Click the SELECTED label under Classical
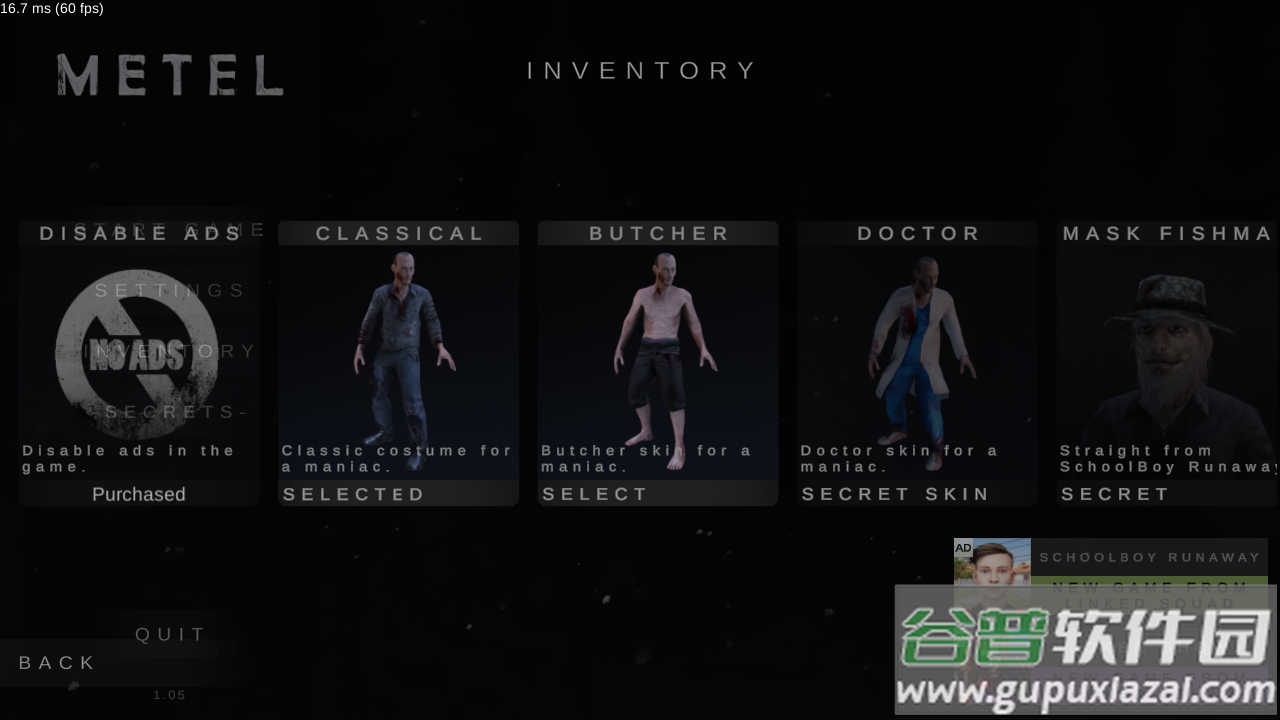 pyautogui.click(x=354, y=494)
